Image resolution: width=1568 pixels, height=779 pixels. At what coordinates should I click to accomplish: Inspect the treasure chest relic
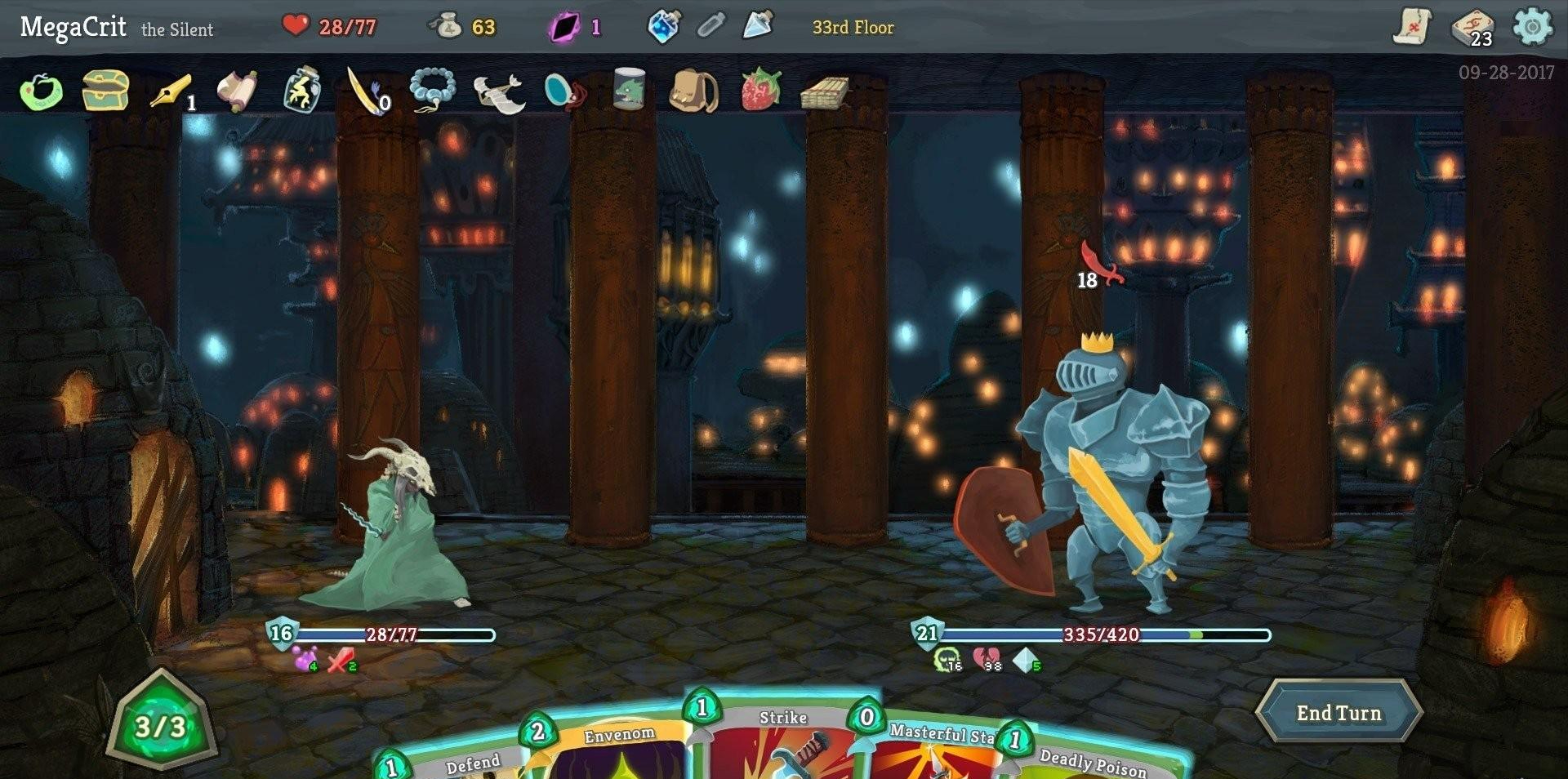coord(106,90)
